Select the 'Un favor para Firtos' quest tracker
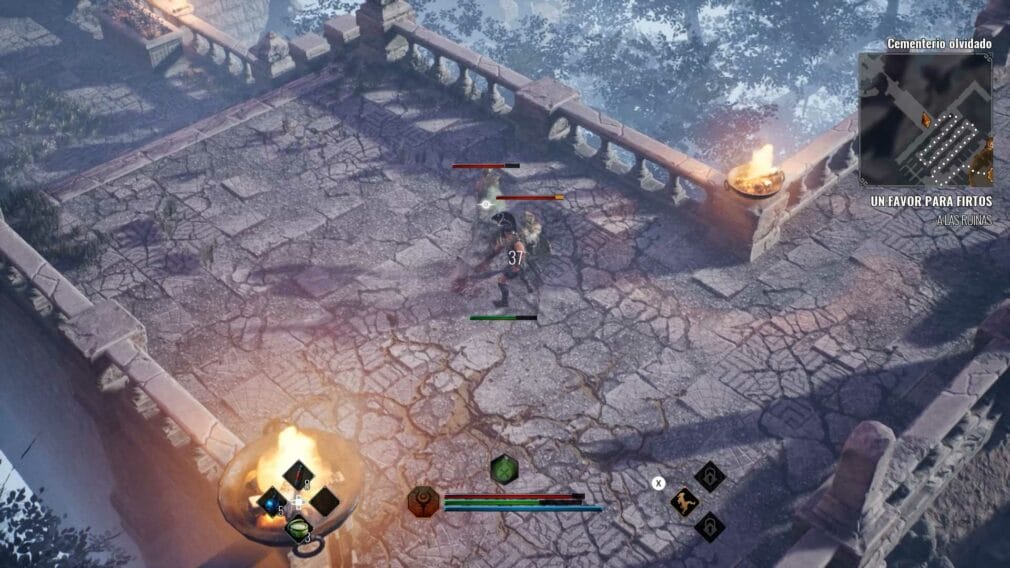This screenshot has width=1010, height=568. [932, 201]
